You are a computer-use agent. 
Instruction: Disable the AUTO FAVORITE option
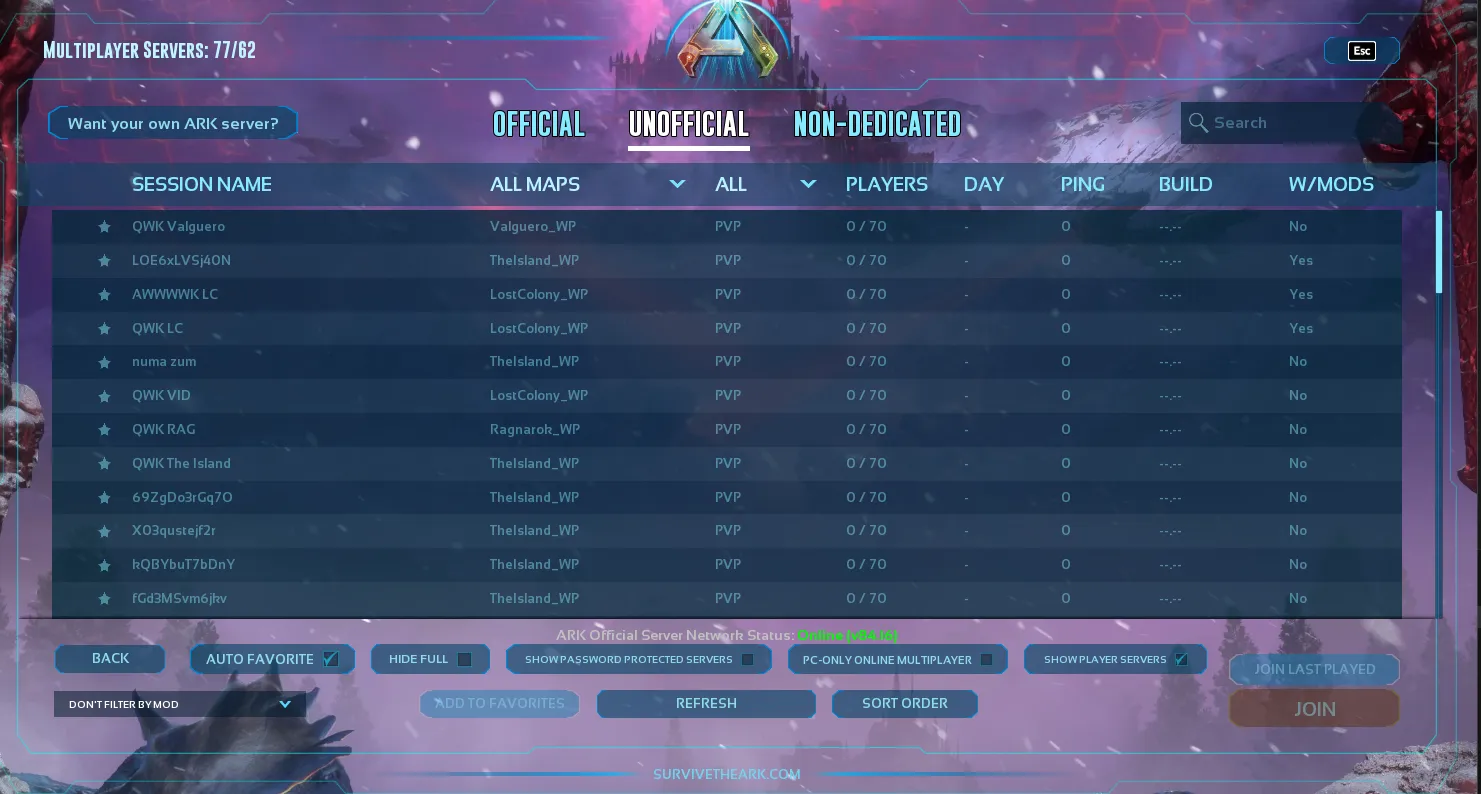coord(330,659)
